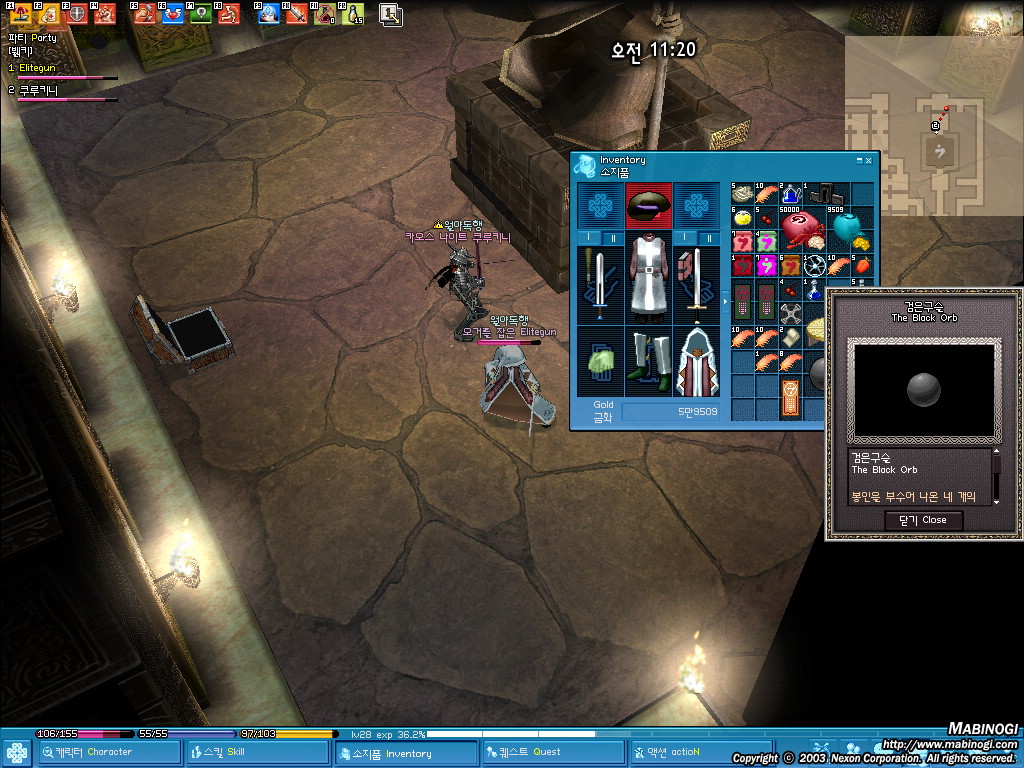Click the red 50000 gold pouch
The width and height of the screenshot is (1024, 768).
802,229
